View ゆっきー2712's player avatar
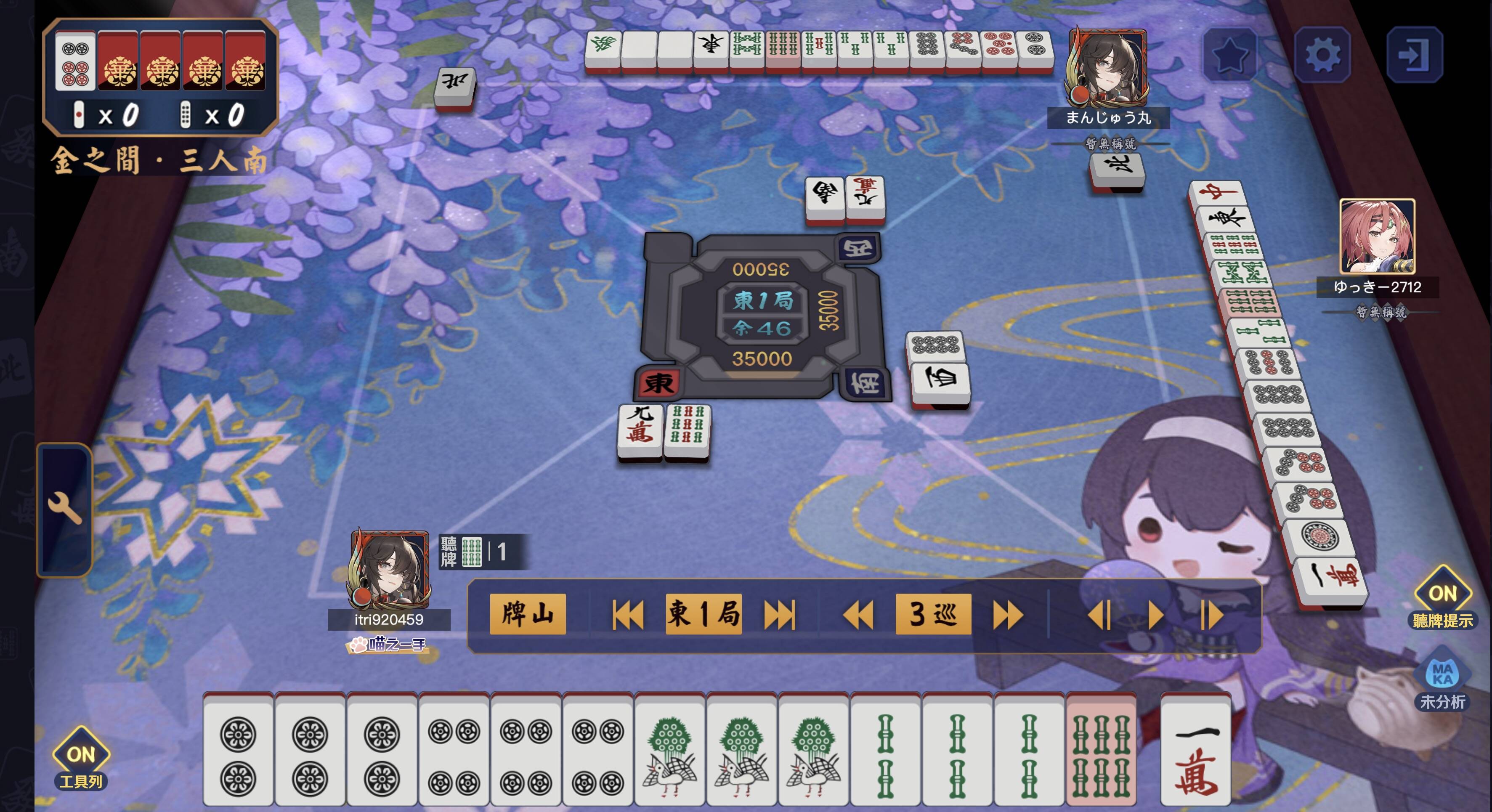This screenshot has height=812, width=1492. pyautogui.click(x=1377, y=236)
